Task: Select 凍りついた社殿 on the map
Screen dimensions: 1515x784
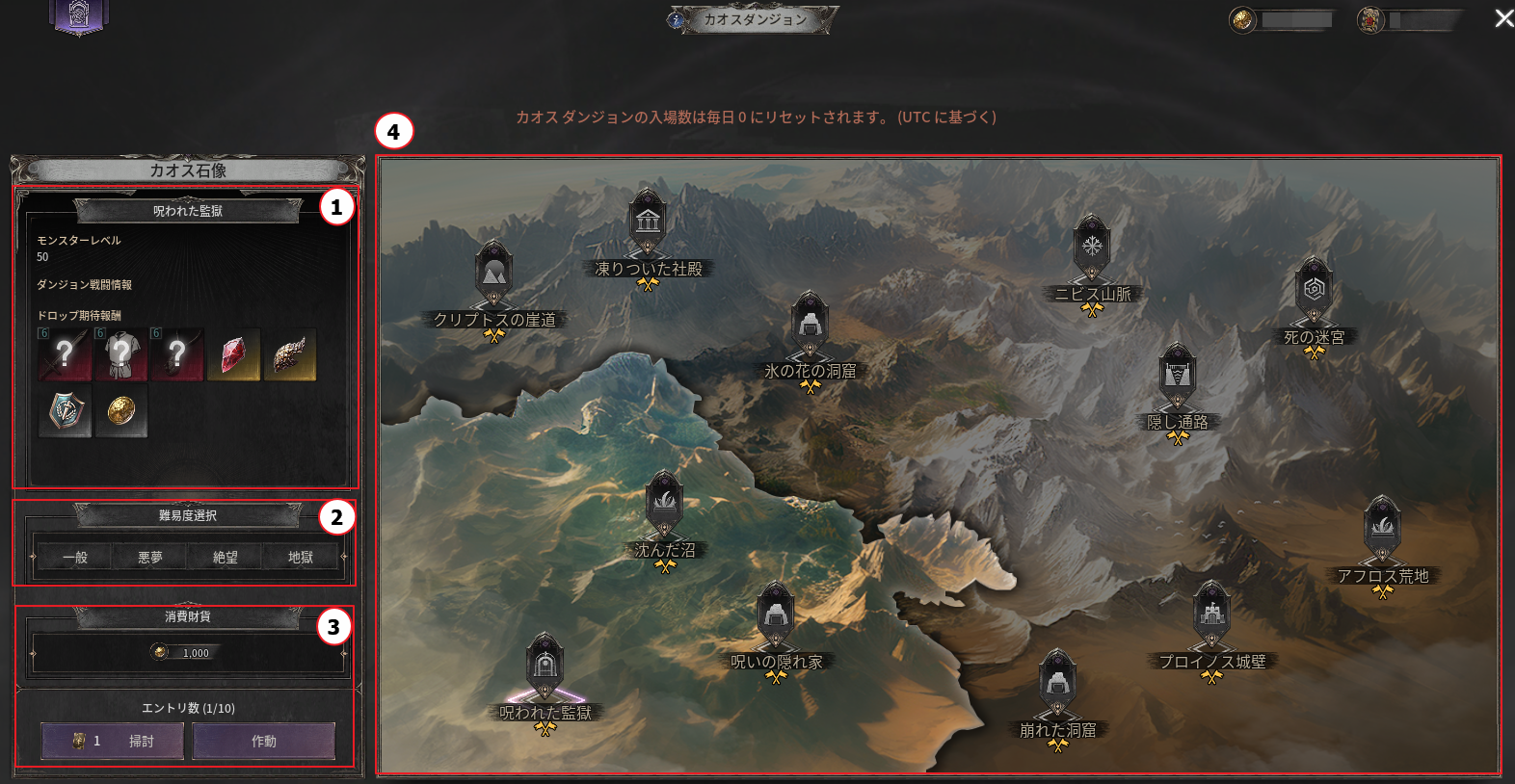Action: coord(648,222)
